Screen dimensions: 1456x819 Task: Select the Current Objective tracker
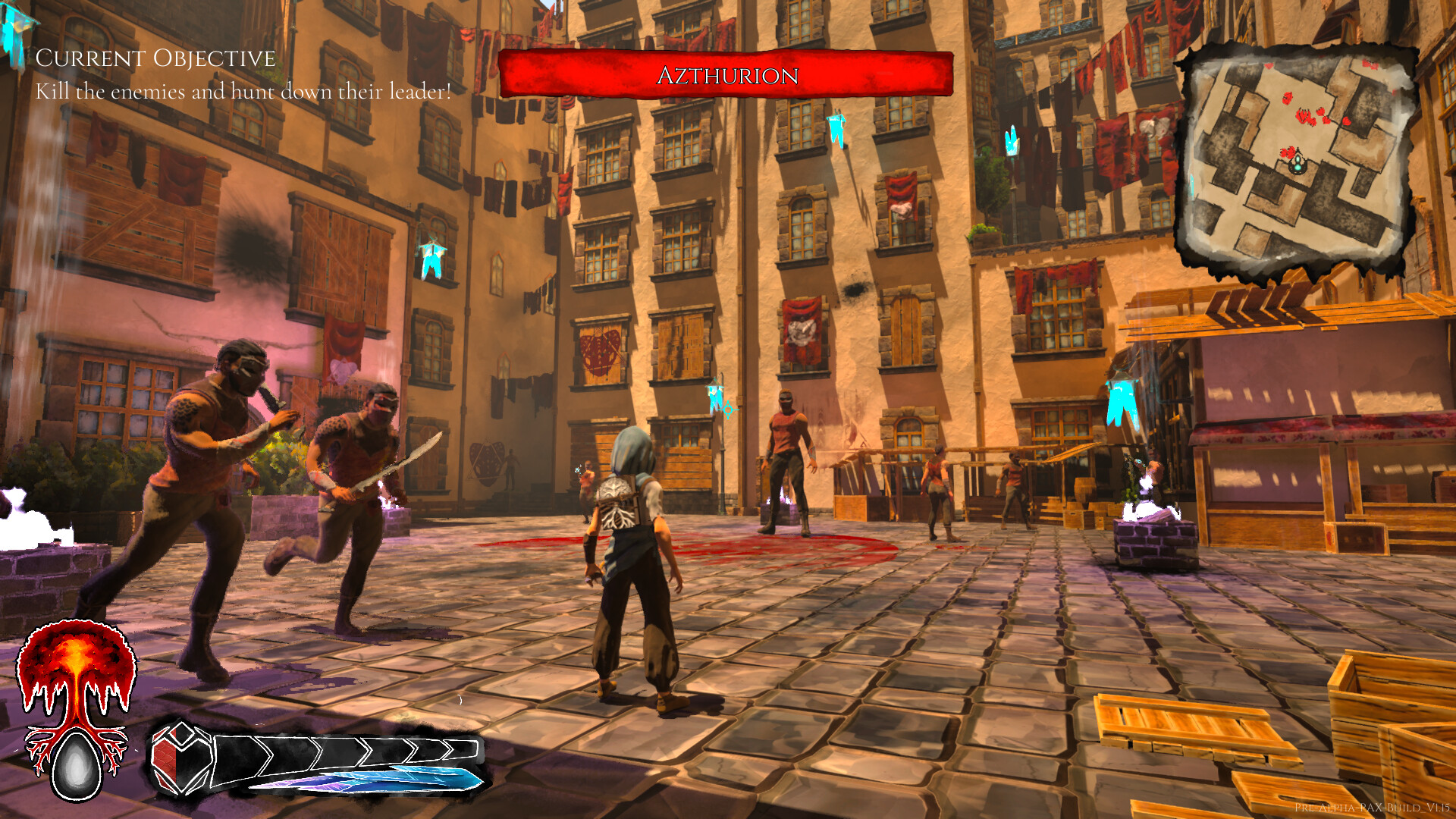(x=155, y=59)
